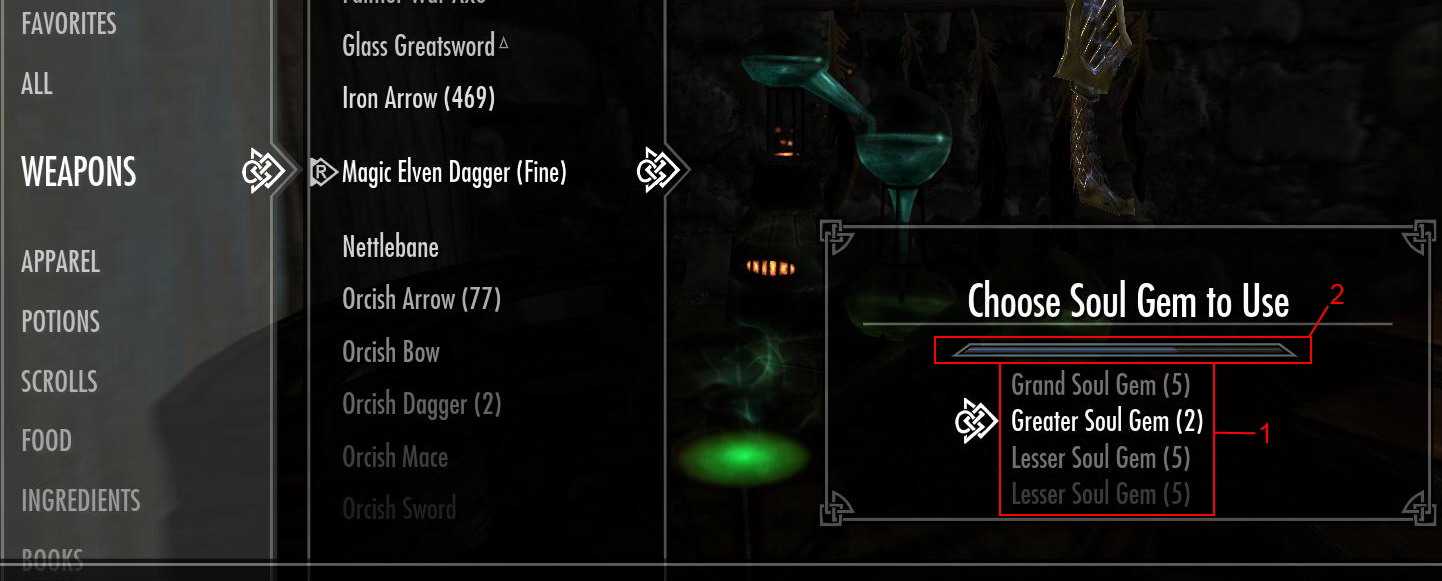
Task: Choose the Orcish Dagger entry
Action: pos(421,405)
